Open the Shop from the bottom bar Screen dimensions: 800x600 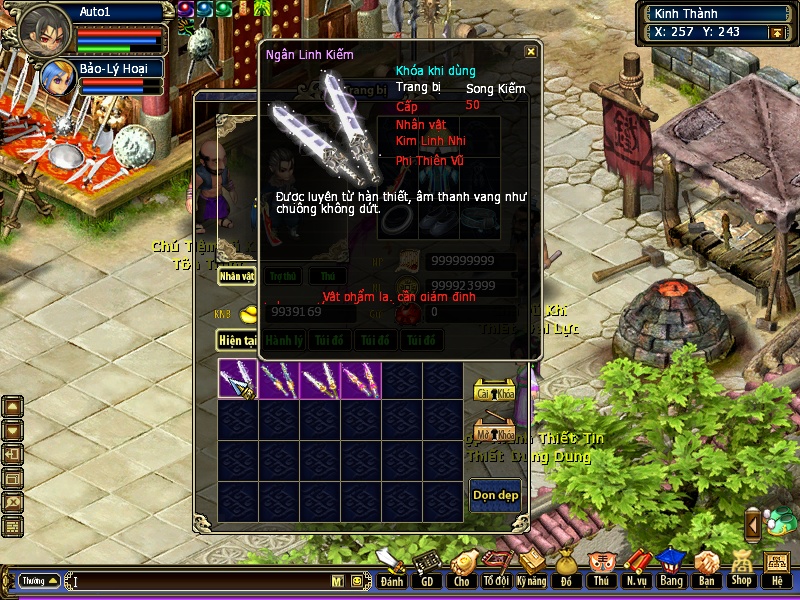click(x=741, y=567)
